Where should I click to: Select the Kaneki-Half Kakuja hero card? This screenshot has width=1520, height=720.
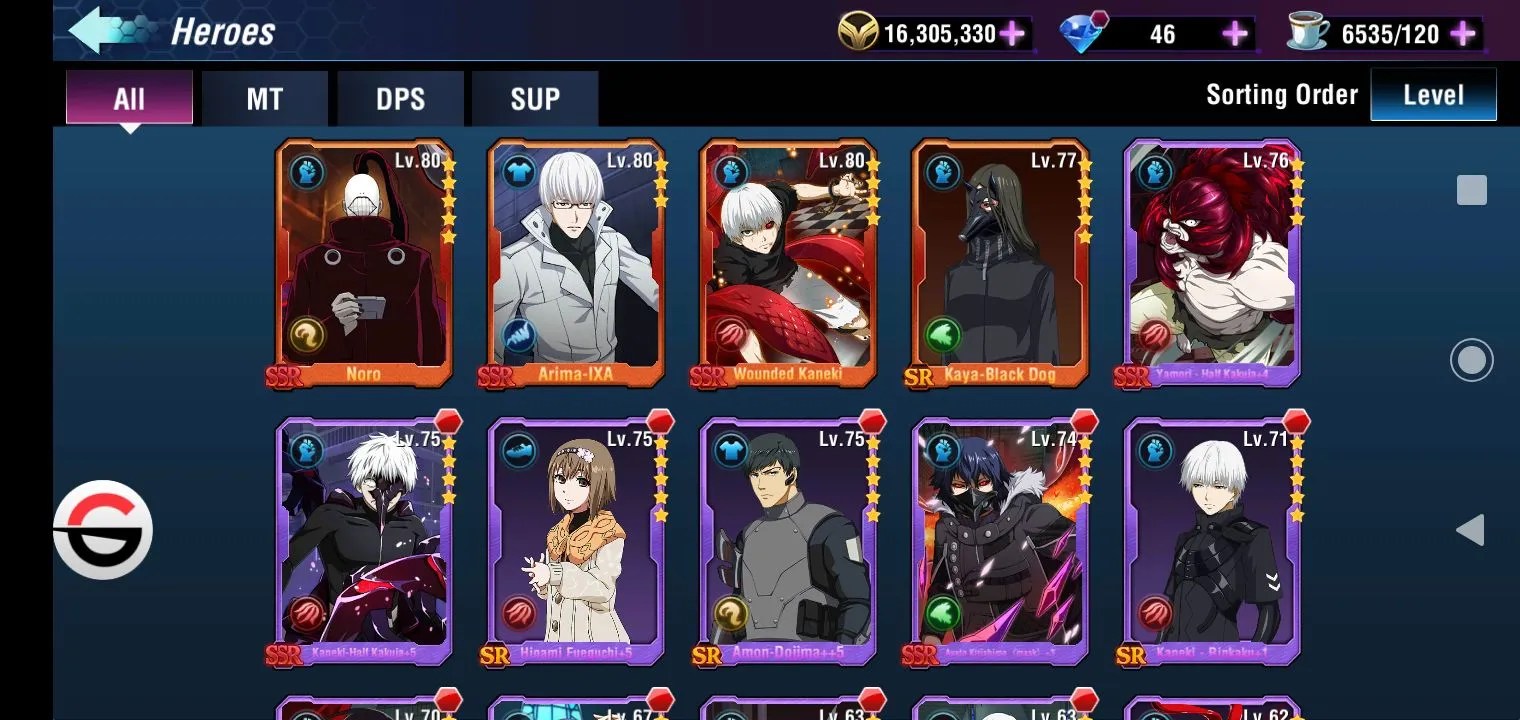click(364, 540)
